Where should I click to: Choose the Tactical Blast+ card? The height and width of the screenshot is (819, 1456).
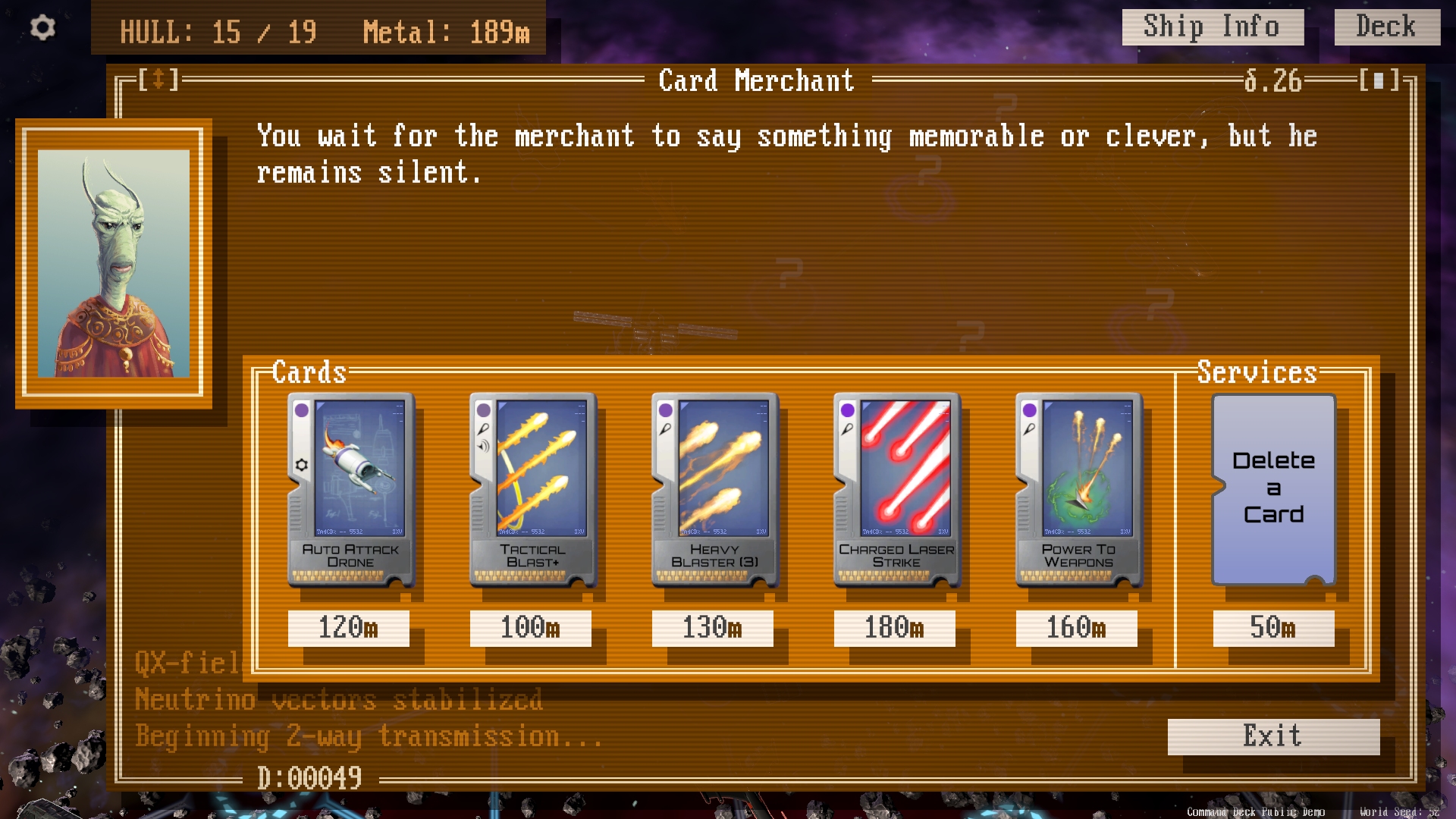[x=533, y=489]
